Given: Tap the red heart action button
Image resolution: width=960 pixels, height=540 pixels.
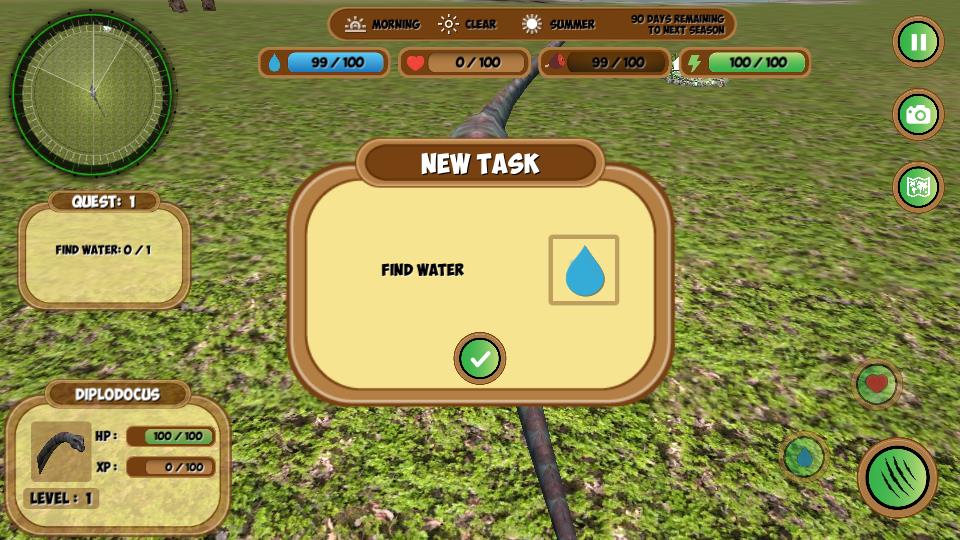Looking at the screenshot, I should 877,383.
